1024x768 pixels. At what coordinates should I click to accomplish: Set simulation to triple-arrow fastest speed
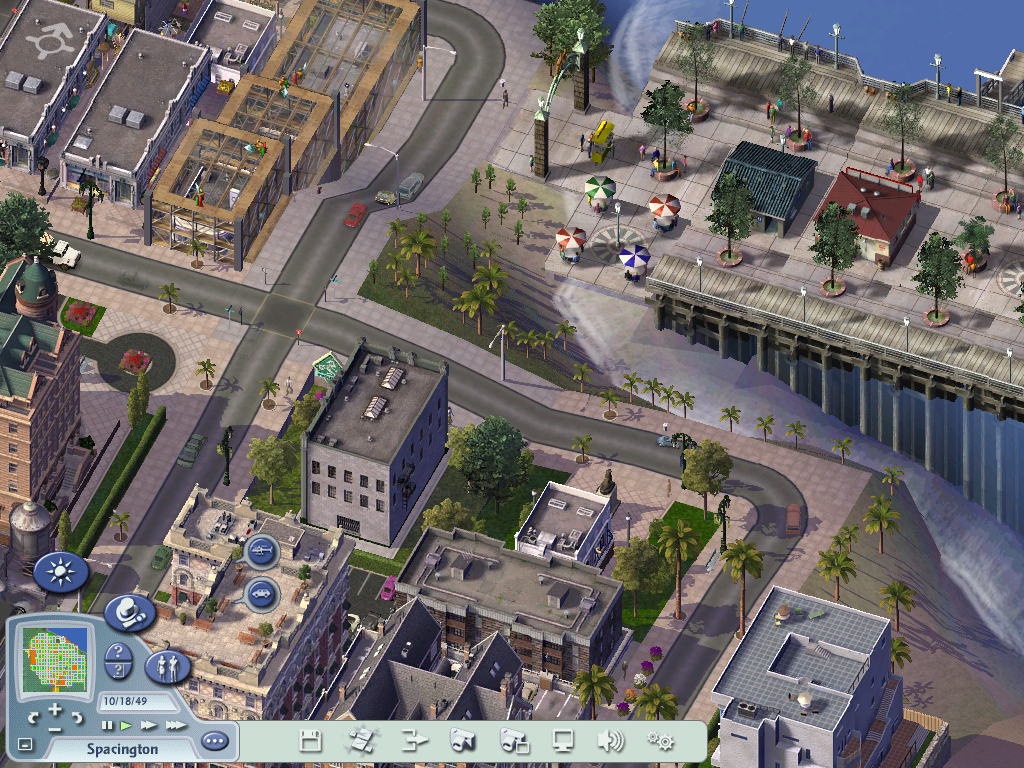coord(175,724)
